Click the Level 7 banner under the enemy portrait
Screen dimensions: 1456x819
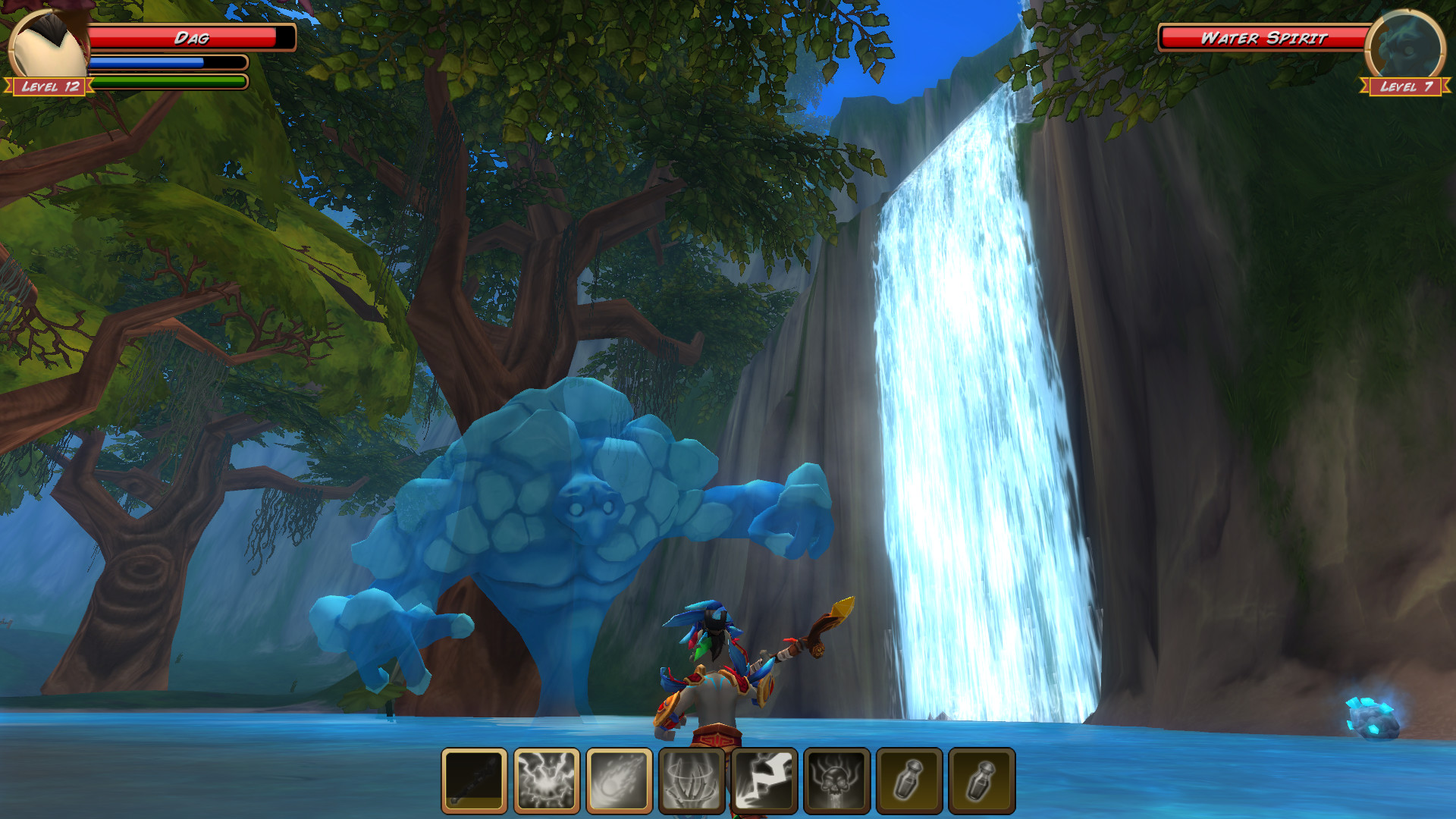tap(1407, 88)
